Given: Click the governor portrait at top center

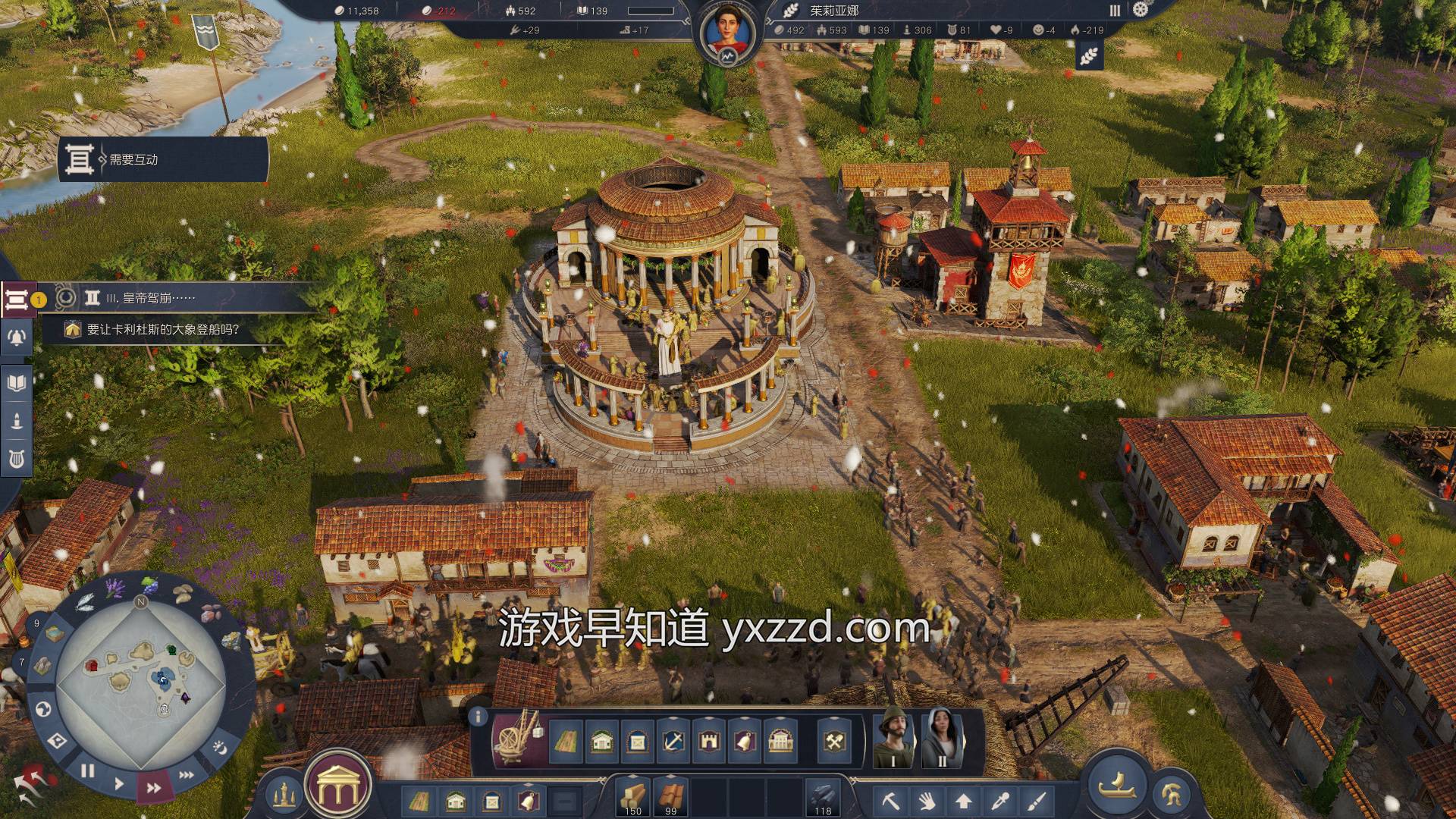Looking at the screenshot, I should tap(727, 33).
